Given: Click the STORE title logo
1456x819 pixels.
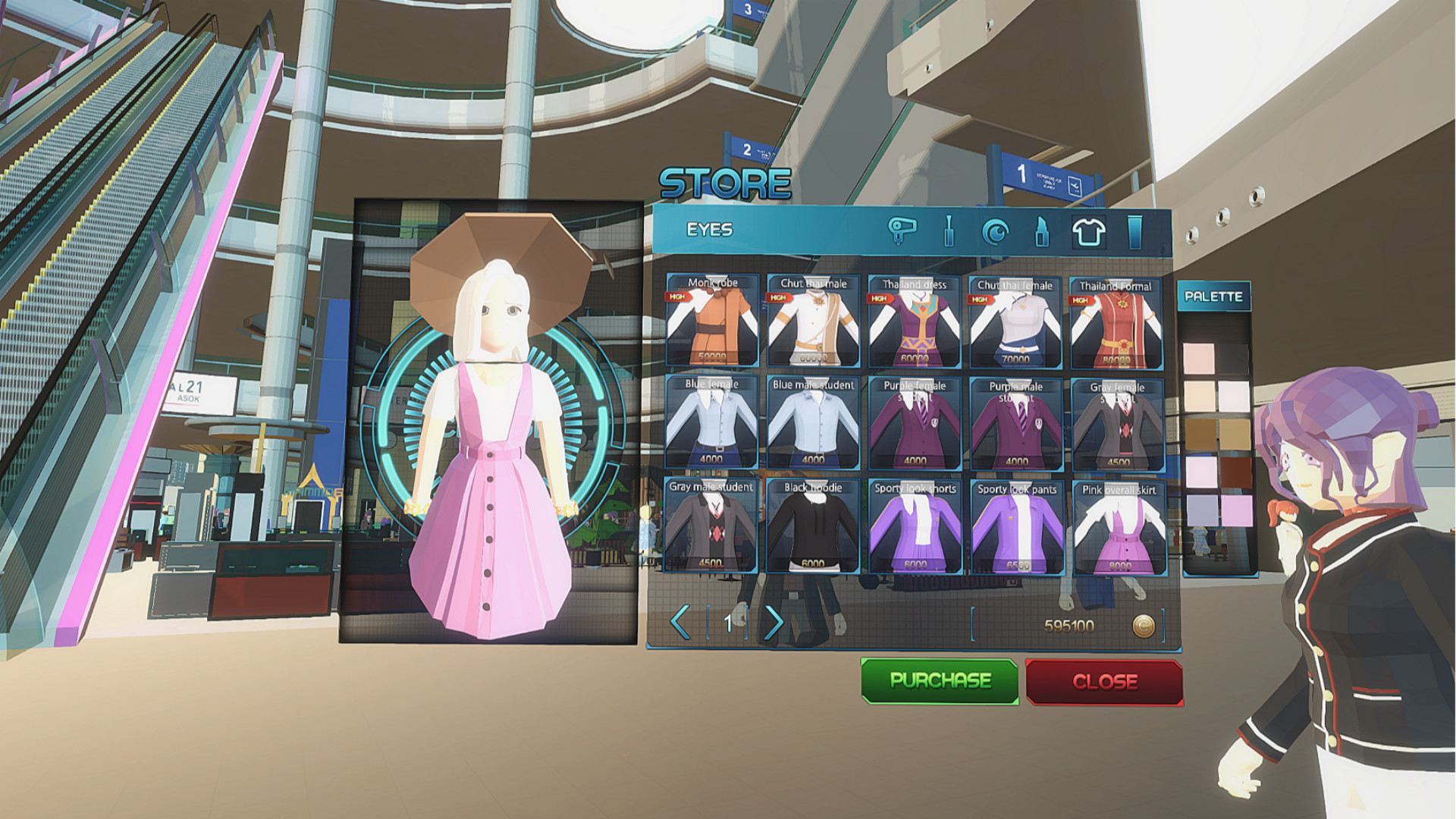Looking at the screenshot, I should (723, 182).
